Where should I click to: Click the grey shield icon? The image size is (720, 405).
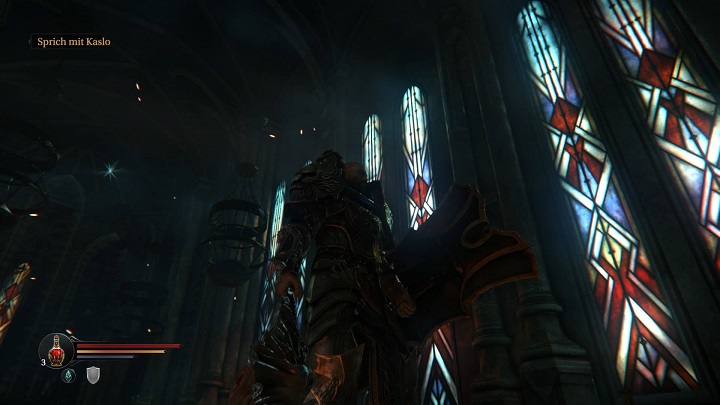coord(93,375)
